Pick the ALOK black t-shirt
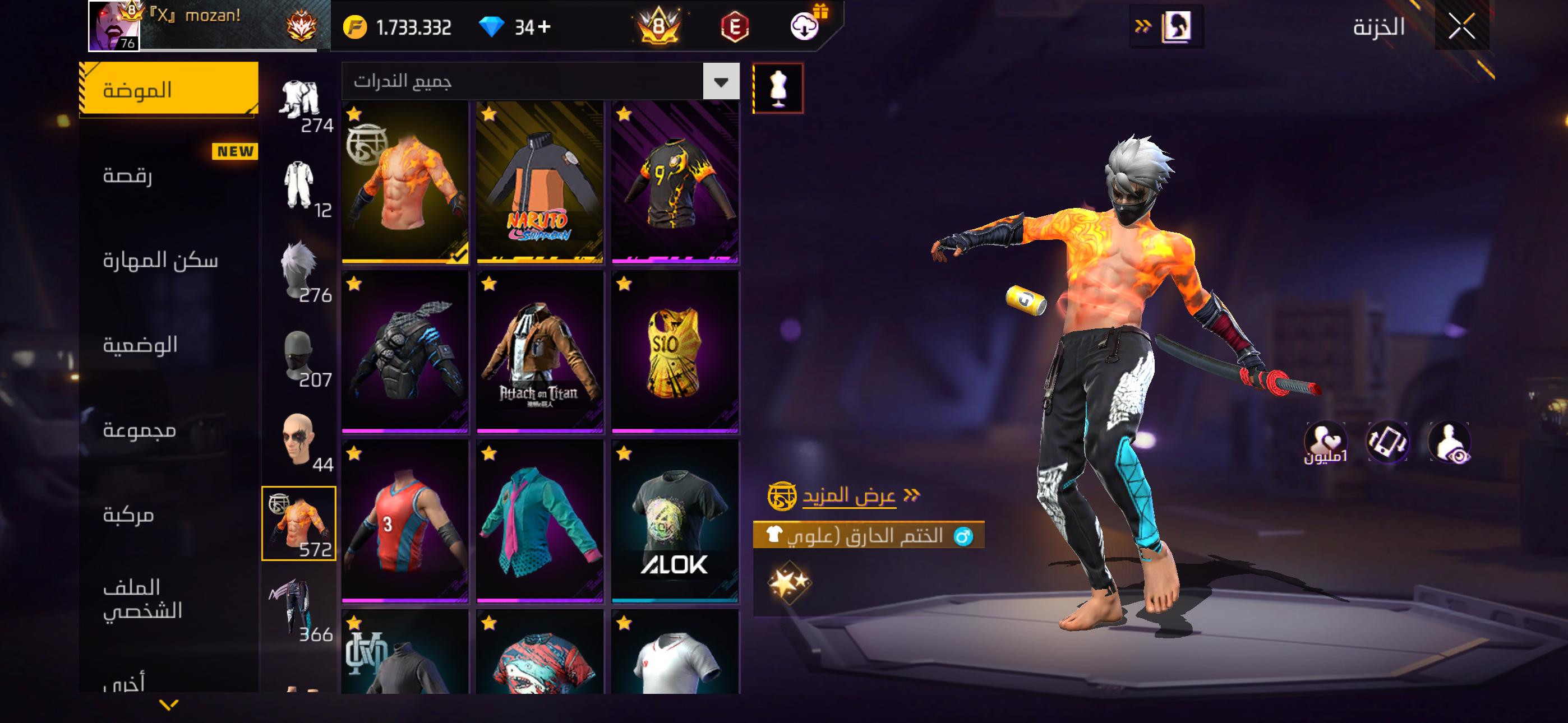Image resolution: width=1568 pixels, height=723 pixels. click(675, 522)
